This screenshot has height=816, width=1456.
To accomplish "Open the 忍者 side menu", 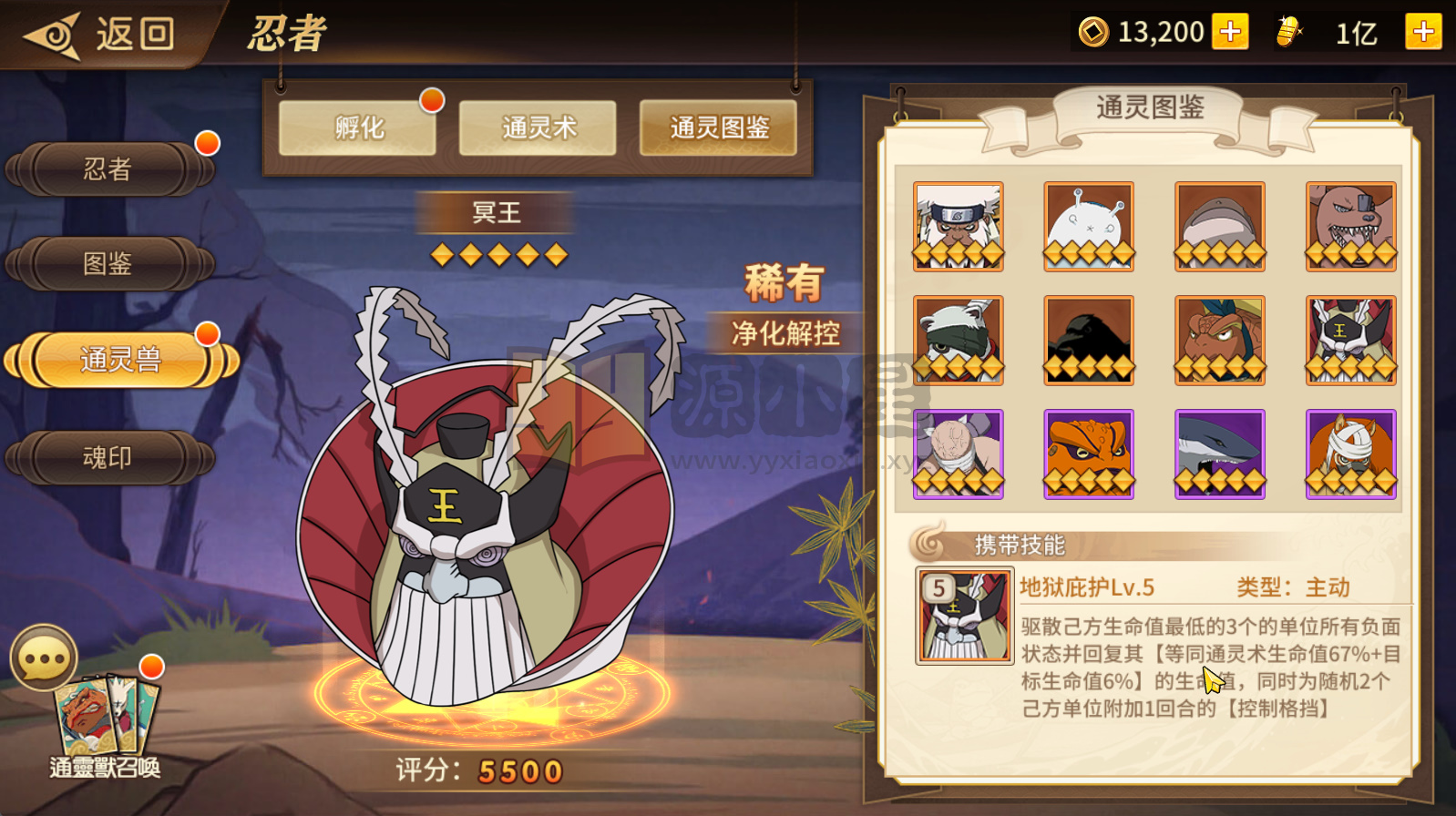I will pos(109,169).
